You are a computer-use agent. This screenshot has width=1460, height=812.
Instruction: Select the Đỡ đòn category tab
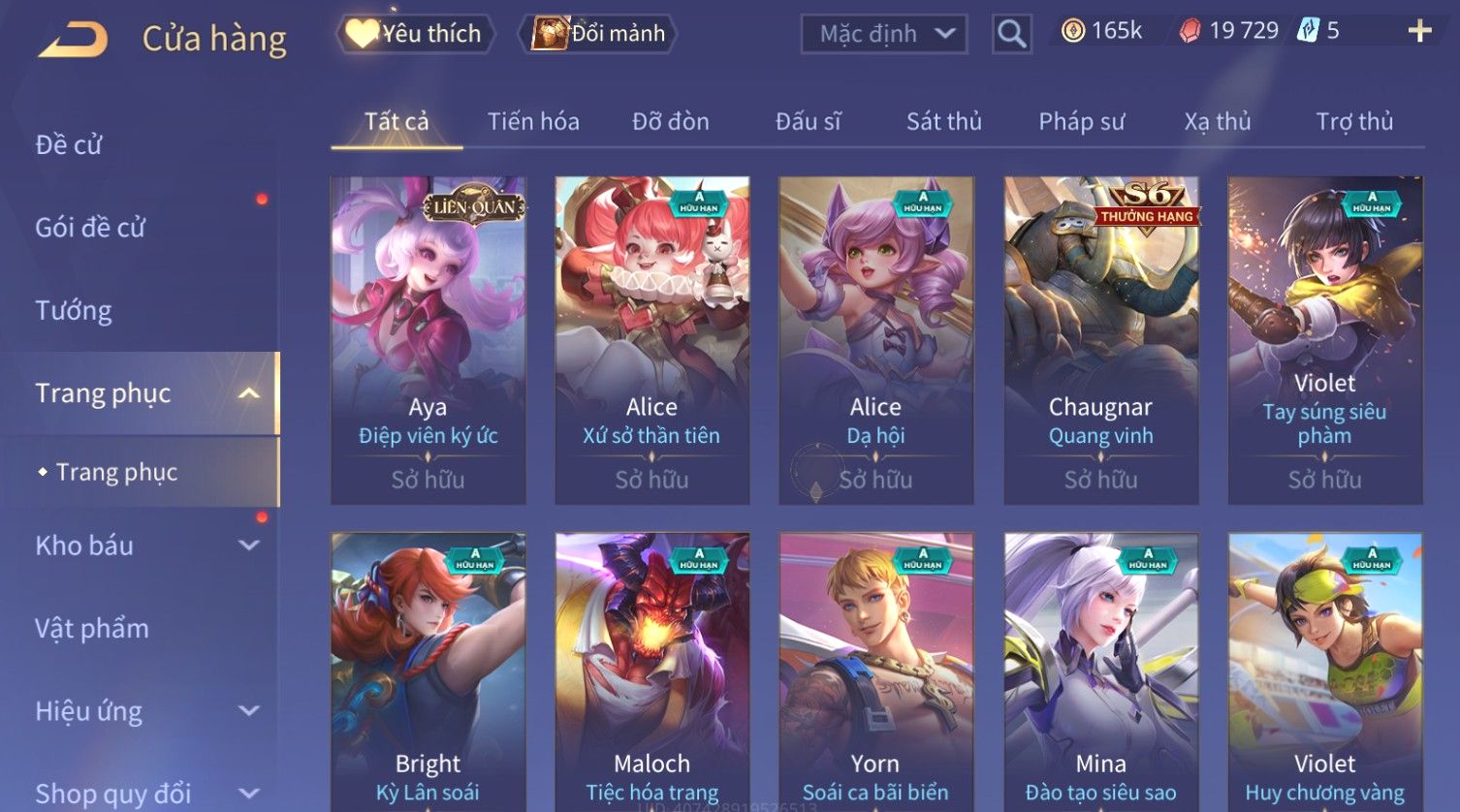pyautogui.click(x=671, y=122)
